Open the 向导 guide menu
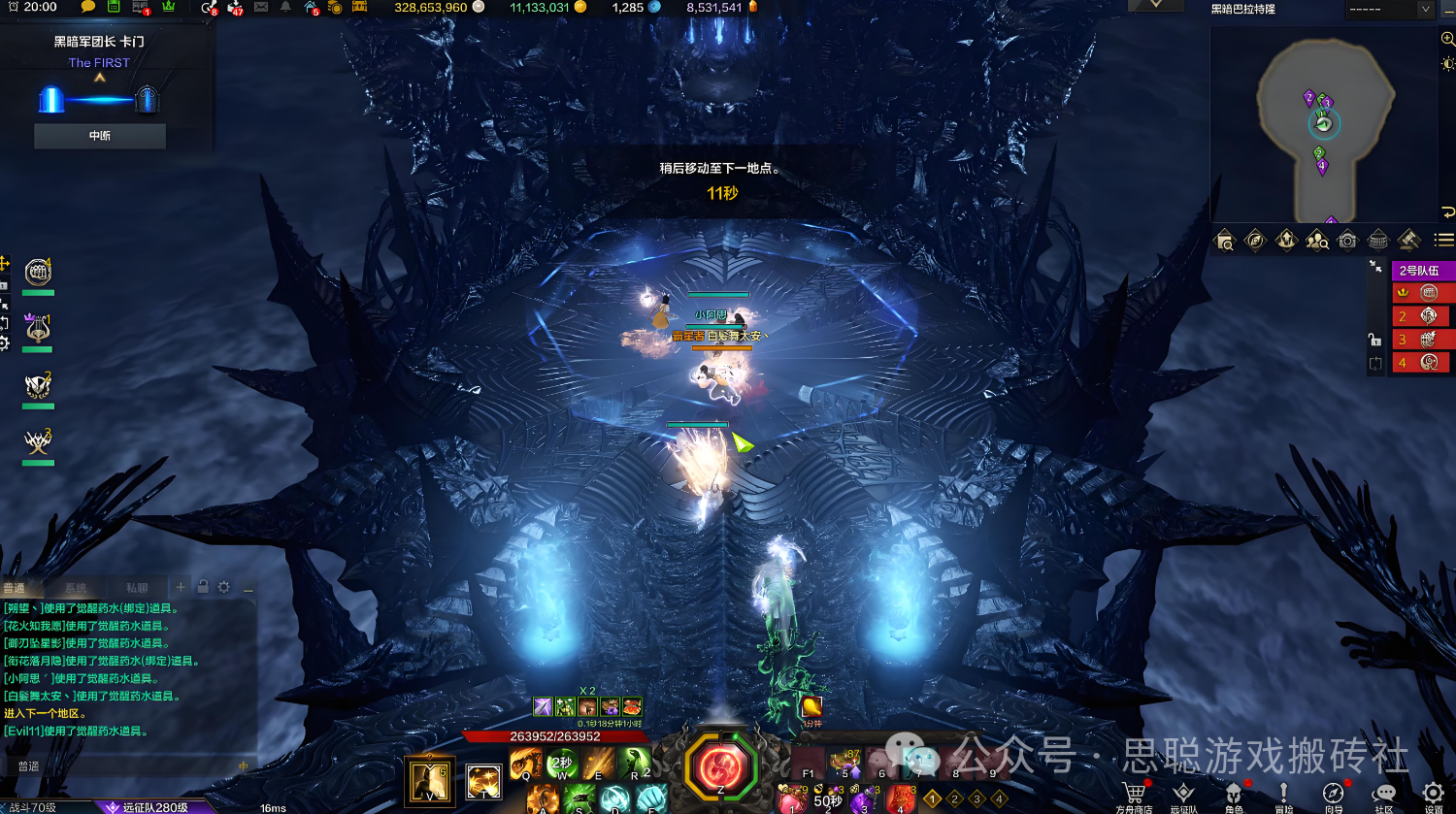The image size is (1456, 814). tap(1334, 795)
